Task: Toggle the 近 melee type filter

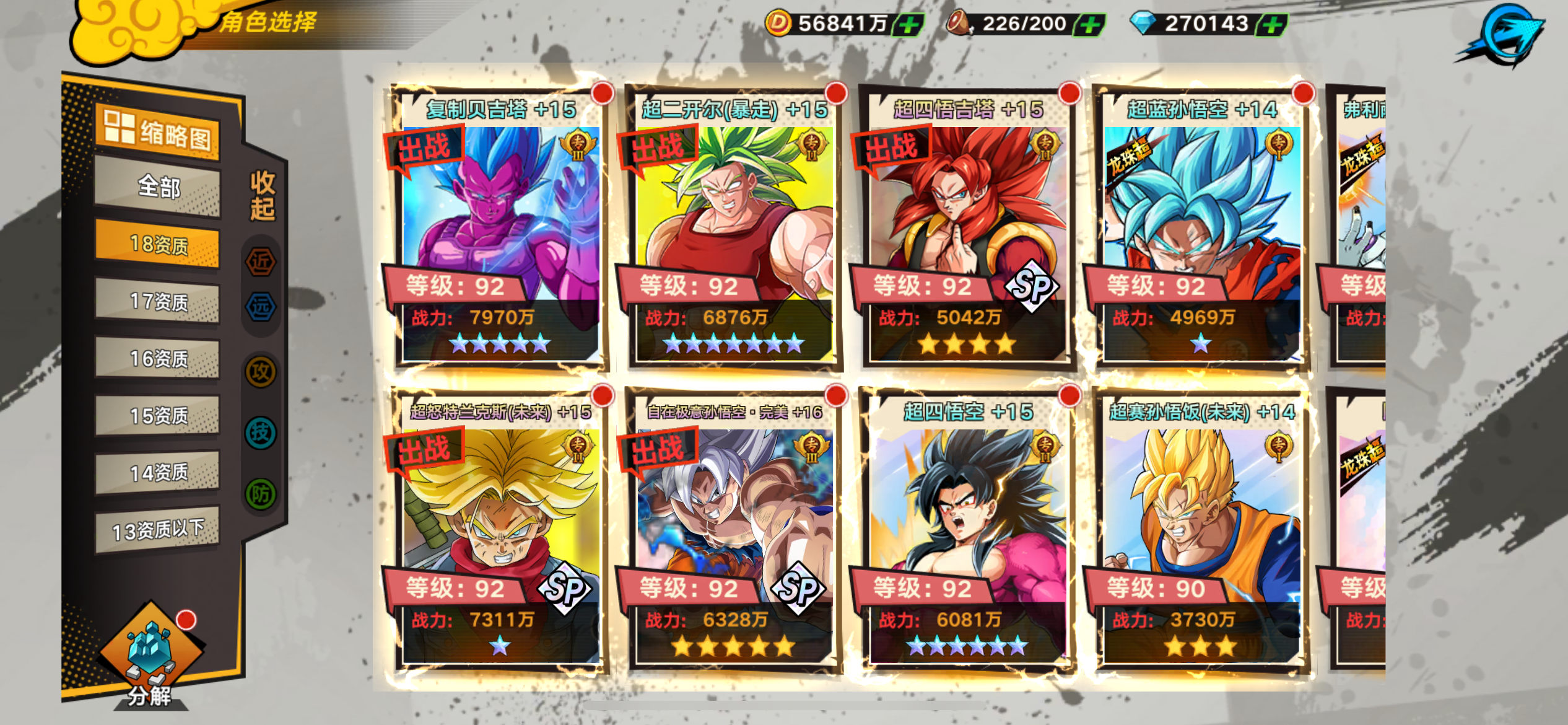Action: point(261,261)
